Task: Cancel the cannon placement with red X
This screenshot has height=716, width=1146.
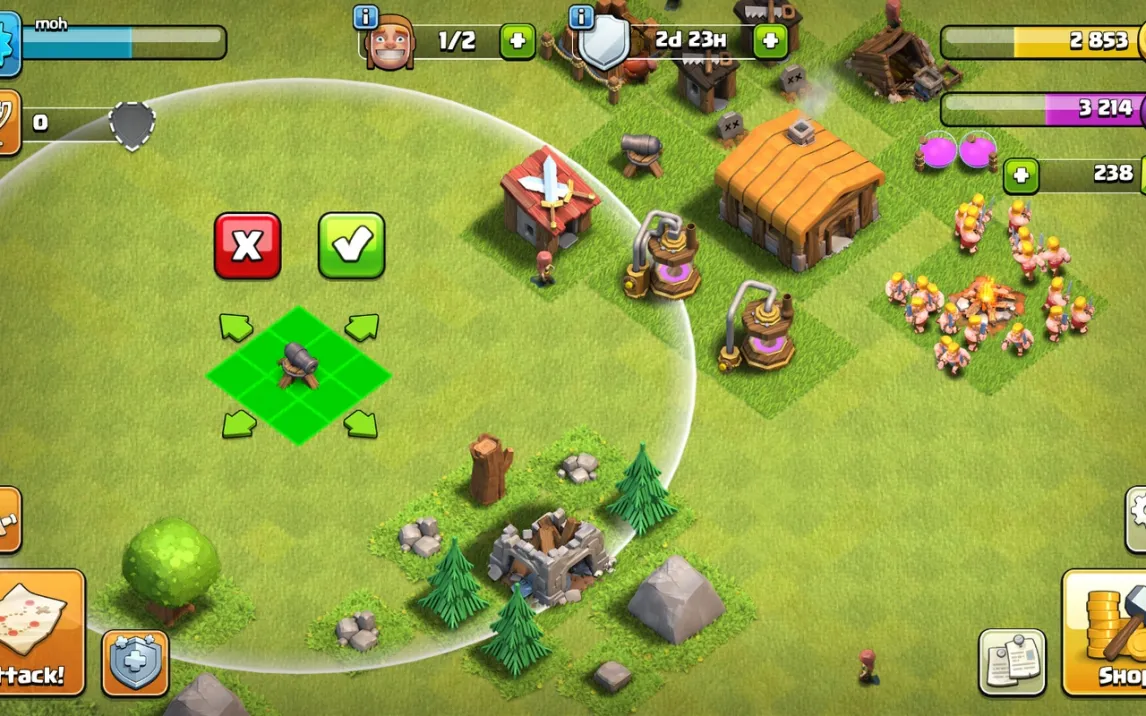Action: click(x=247, y=245)
